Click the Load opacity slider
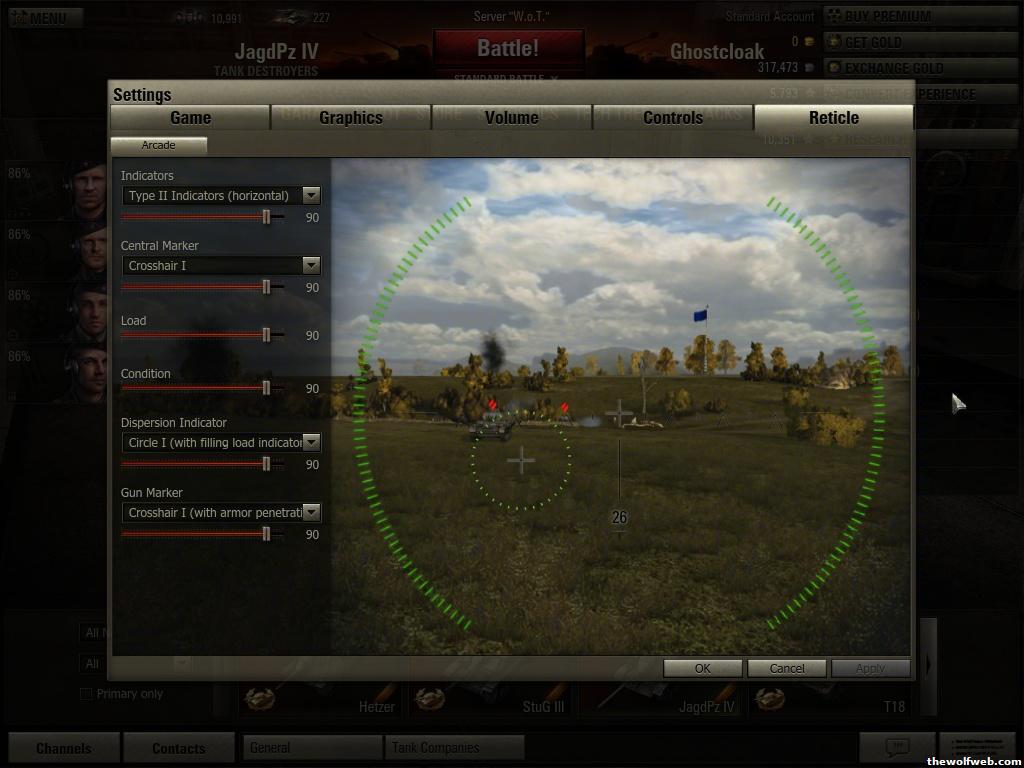Viewport: 1024px width, 768px height. [266, 335]
